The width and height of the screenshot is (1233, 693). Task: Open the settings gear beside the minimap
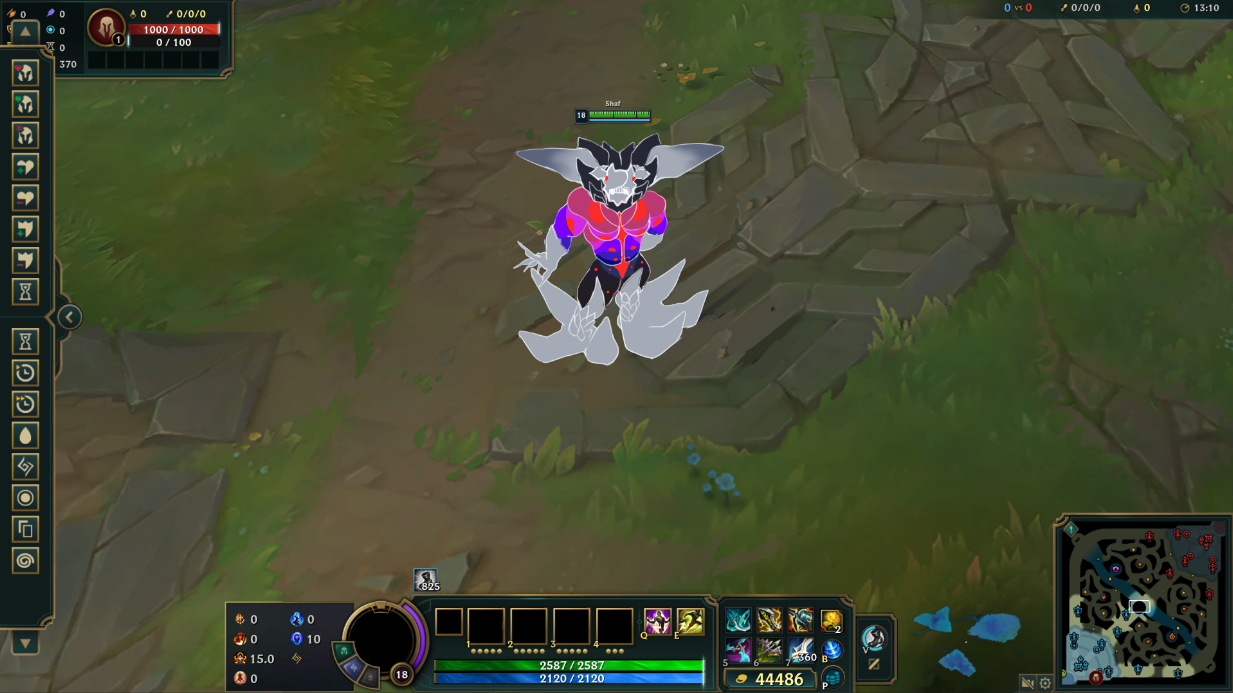tap(1045, 684)
